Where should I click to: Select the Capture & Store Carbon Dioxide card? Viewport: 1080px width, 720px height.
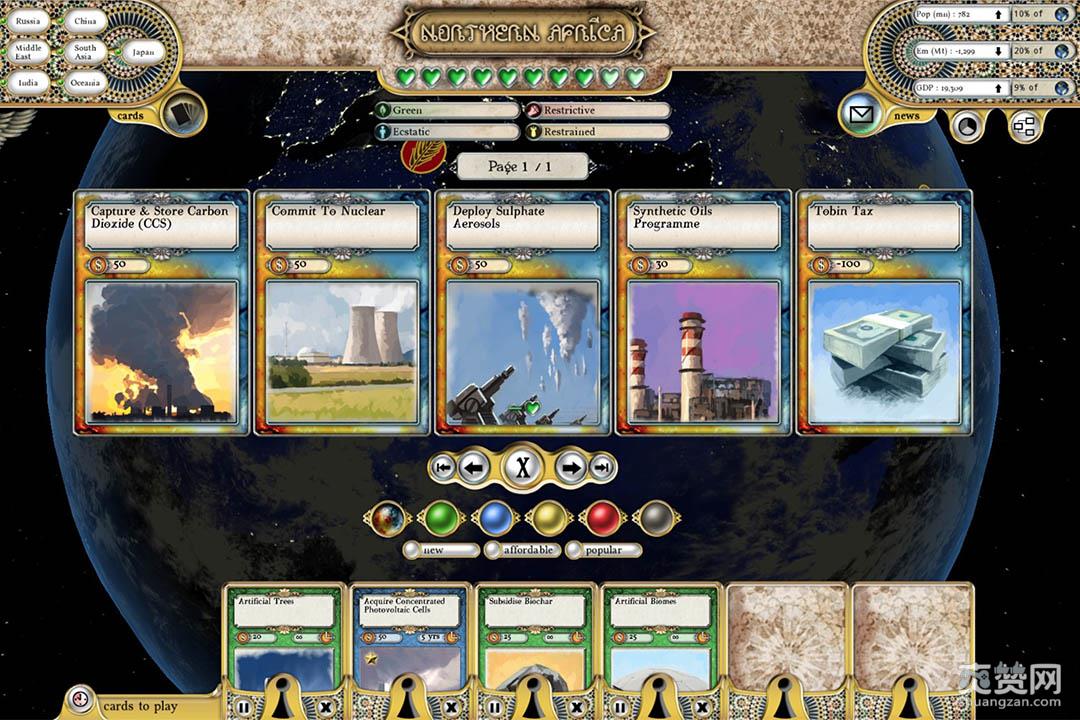pyautogui.click(x=162, y=312)
